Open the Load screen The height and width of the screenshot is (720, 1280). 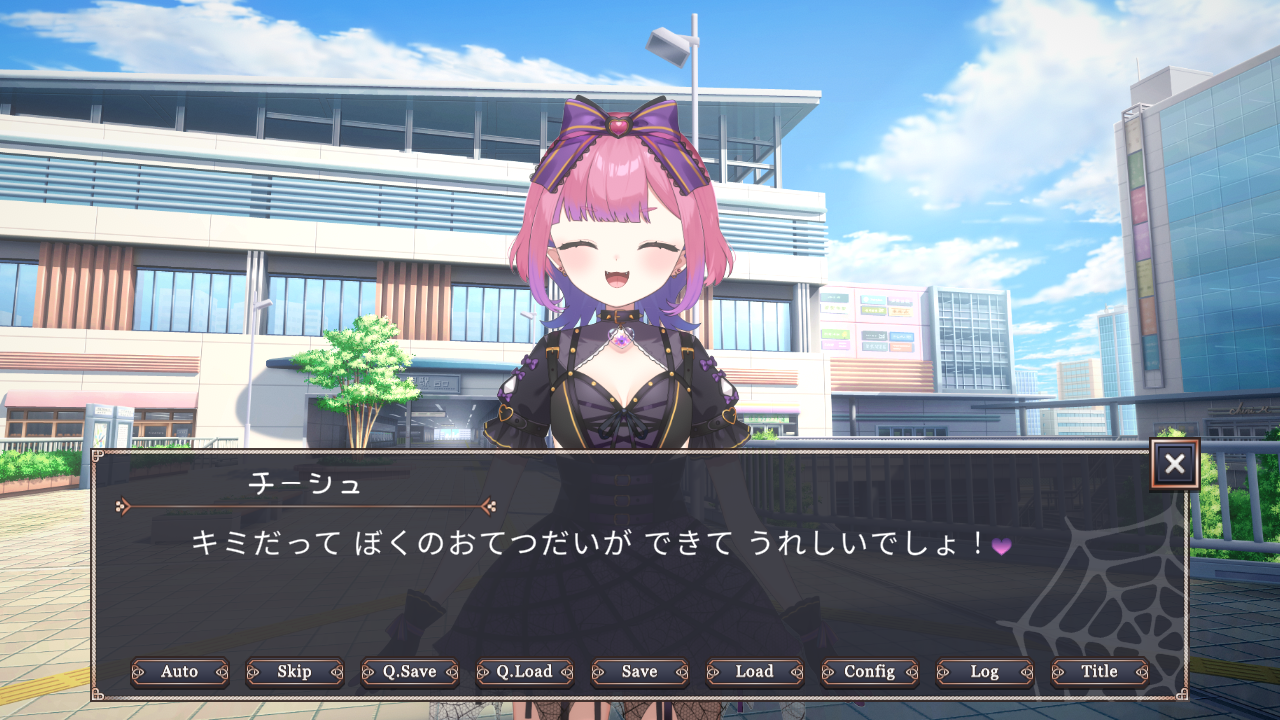coord(754,672)
